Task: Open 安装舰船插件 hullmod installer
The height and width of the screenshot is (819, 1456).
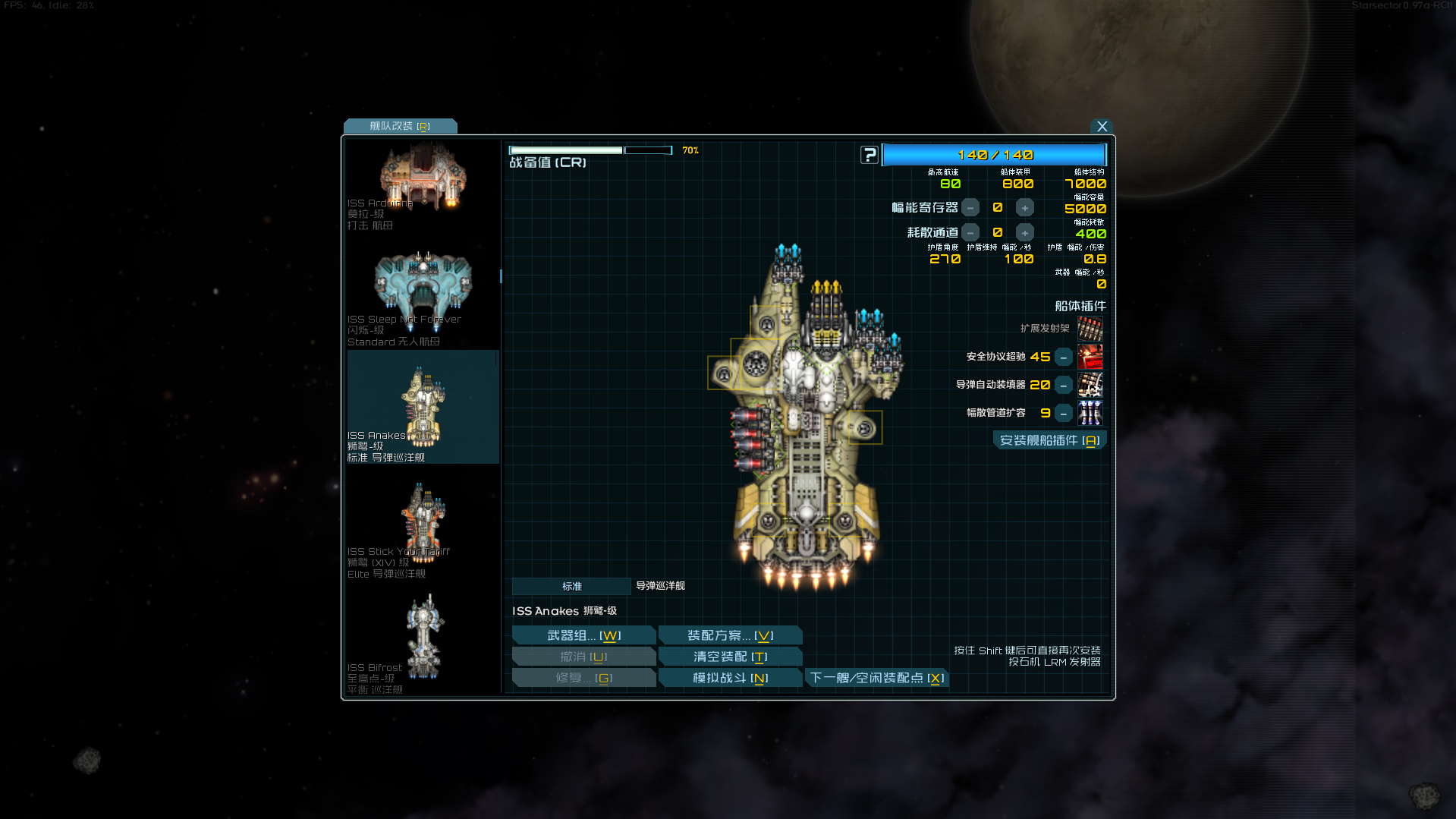Action: [1049, 440]
